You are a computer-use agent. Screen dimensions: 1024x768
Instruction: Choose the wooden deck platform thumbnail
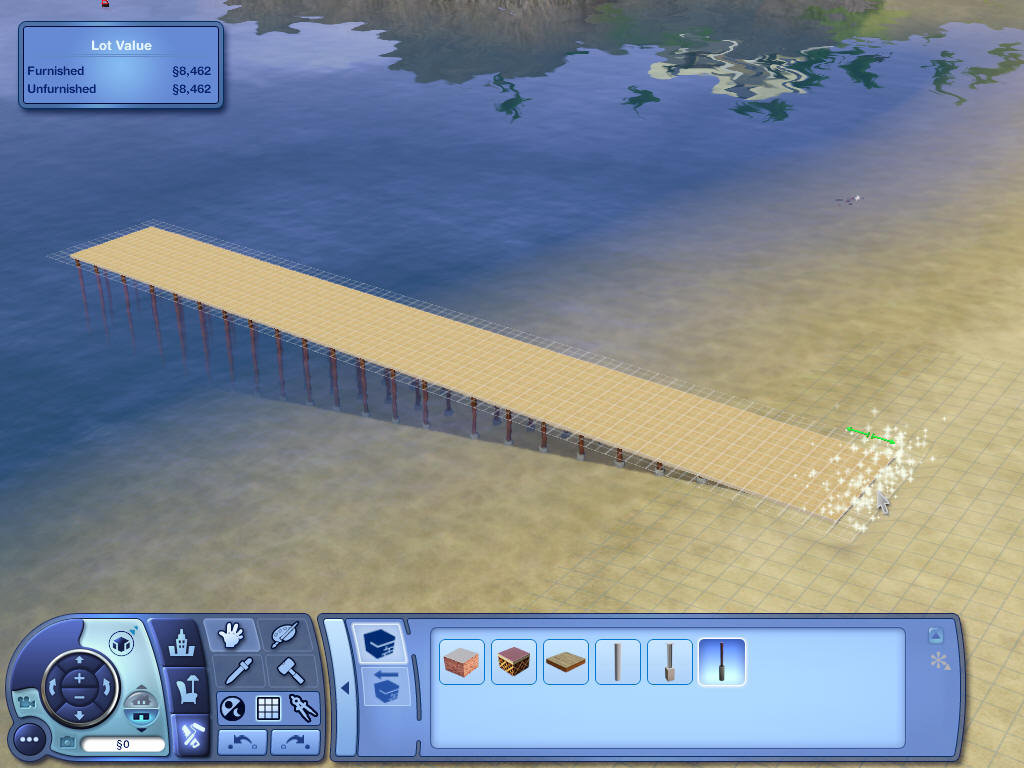tap(566, 662)
